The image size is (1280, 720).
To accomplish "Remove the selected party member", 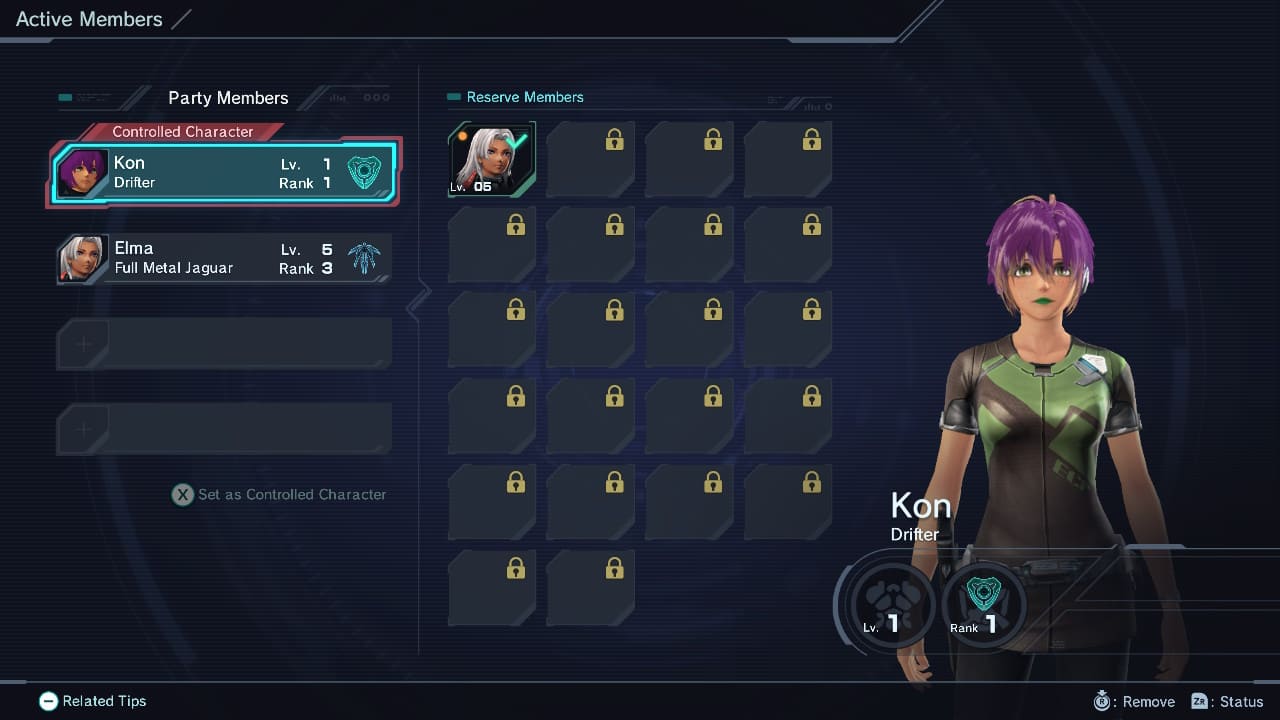I will (x=1135, y=701).
